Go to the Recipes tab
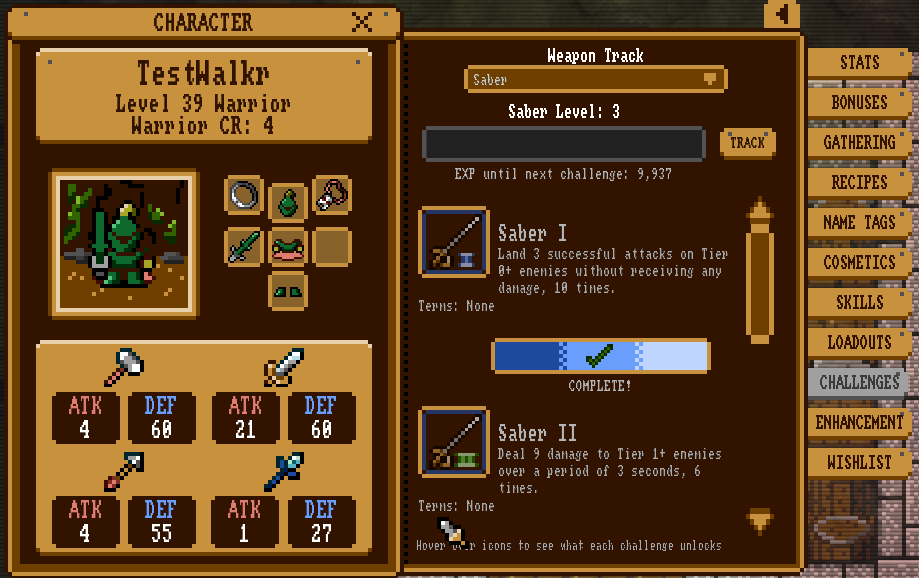 click(859, 182)
